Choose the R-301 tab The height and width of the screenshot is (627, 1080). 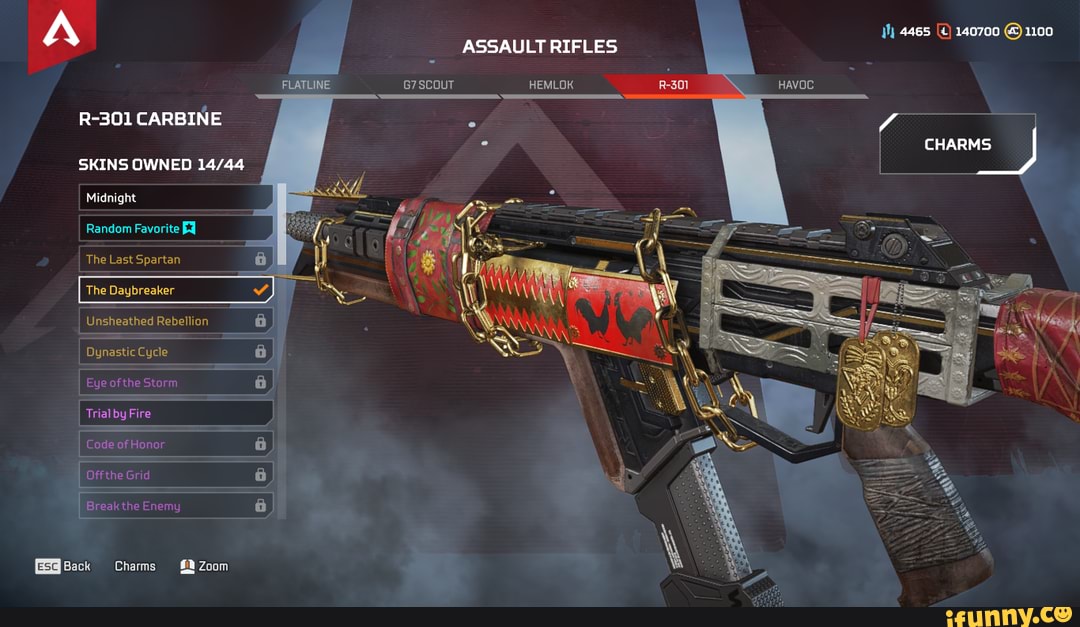[673, 85]
